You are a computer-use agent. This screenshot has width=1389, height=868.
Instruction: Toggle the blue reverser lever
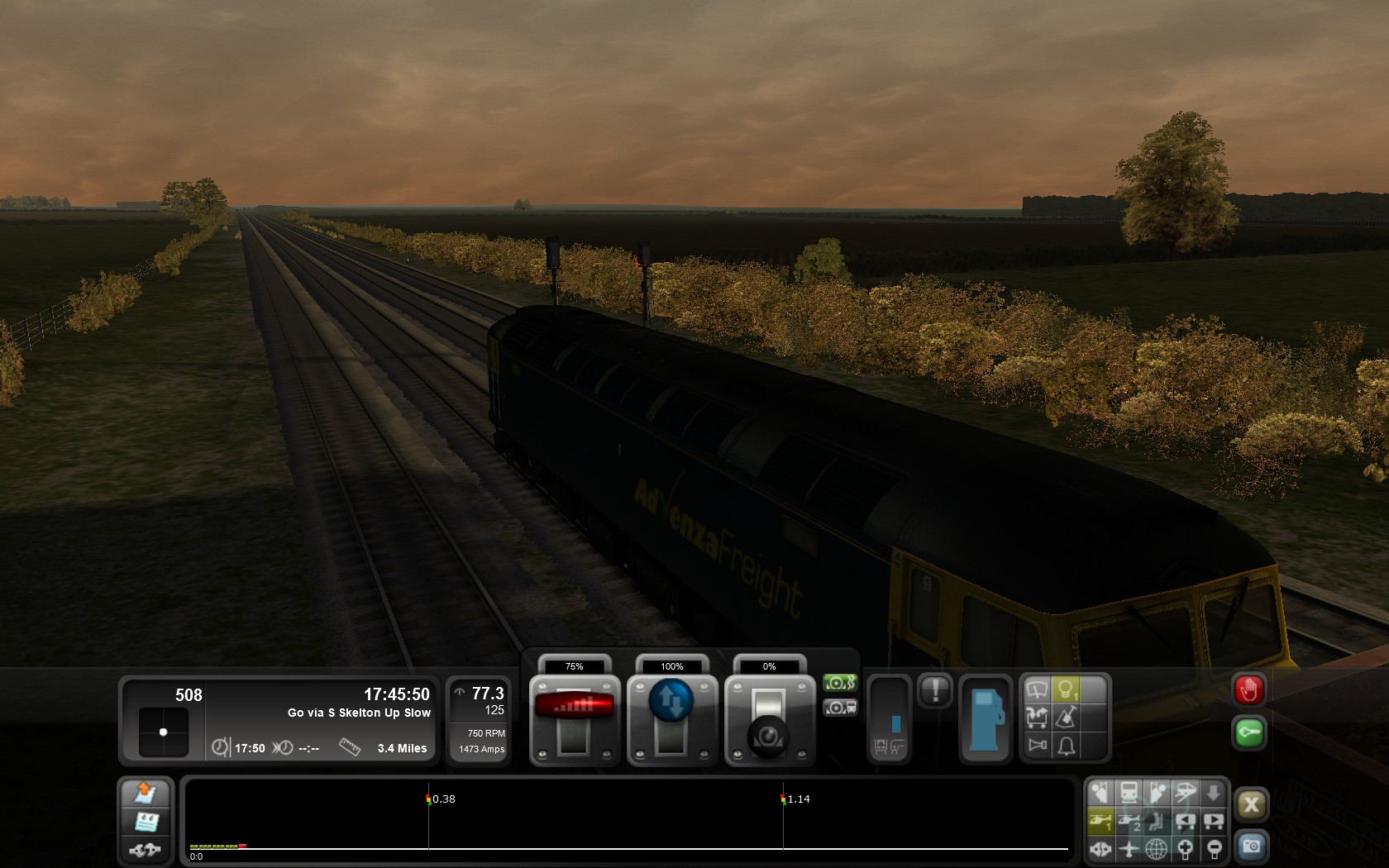(671, 701)
